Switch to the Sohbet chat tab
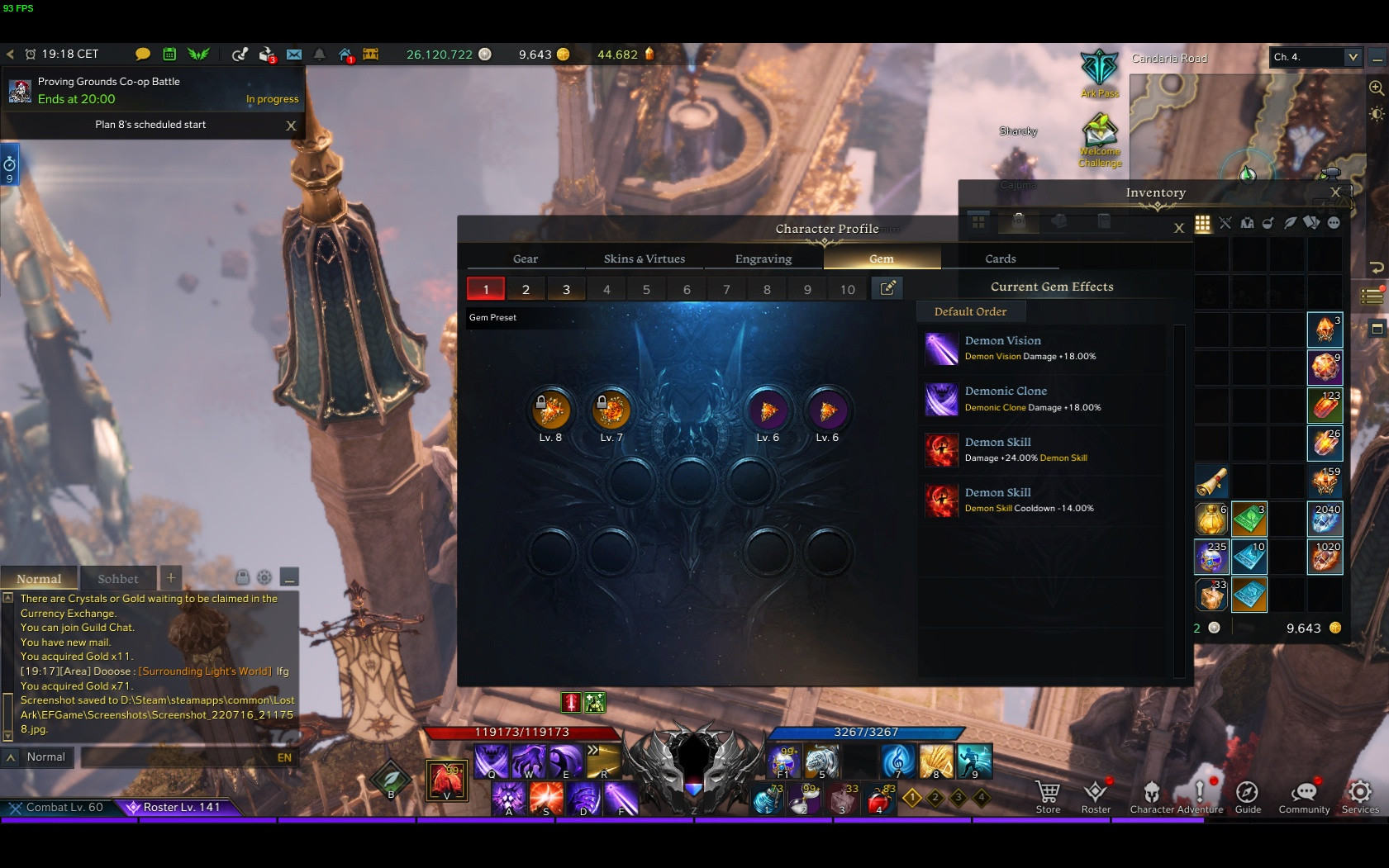Screen dimensions: 1389x868 click(x=118, y=579)
